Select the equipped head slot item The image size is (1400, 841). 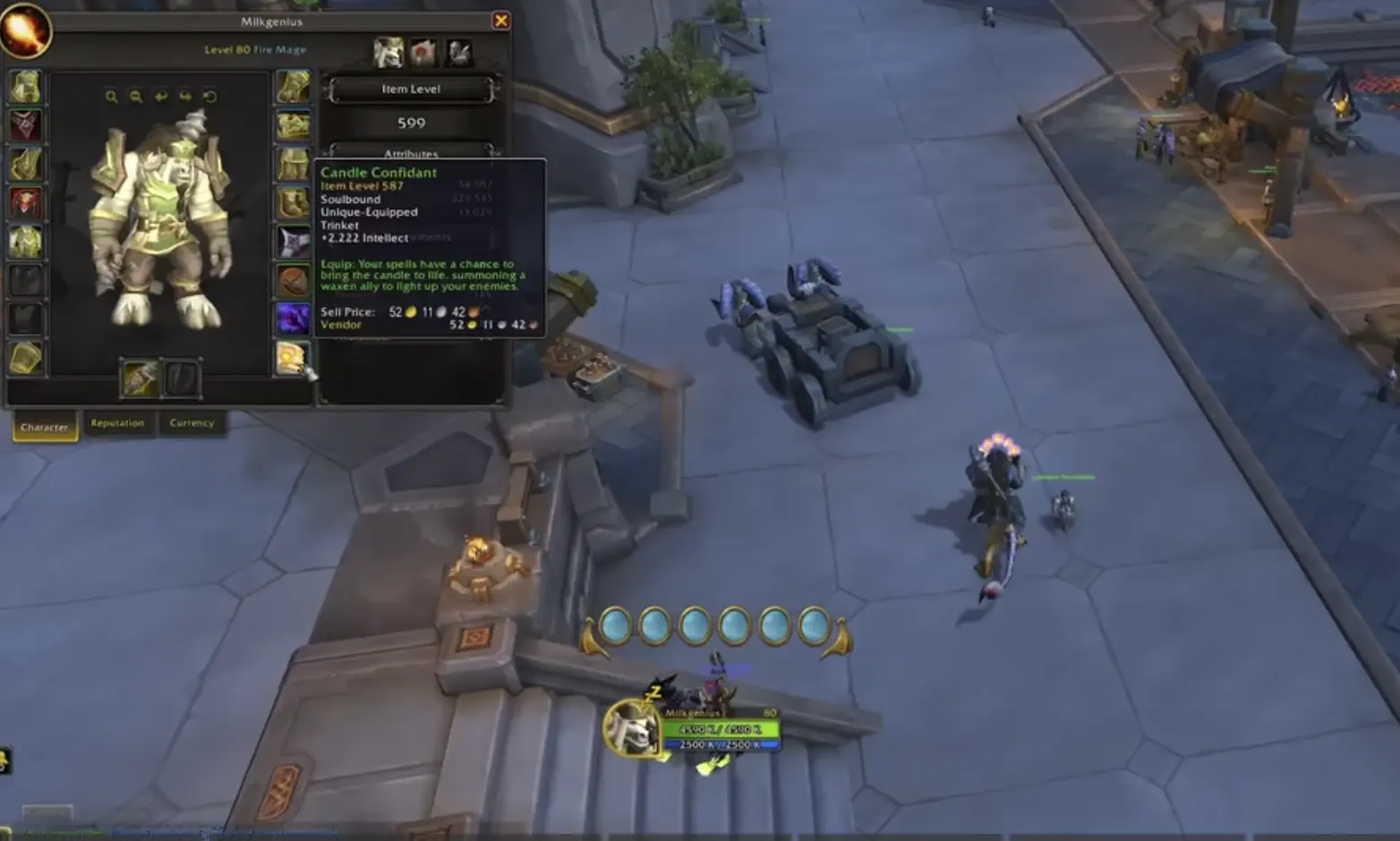click(25, 86)
